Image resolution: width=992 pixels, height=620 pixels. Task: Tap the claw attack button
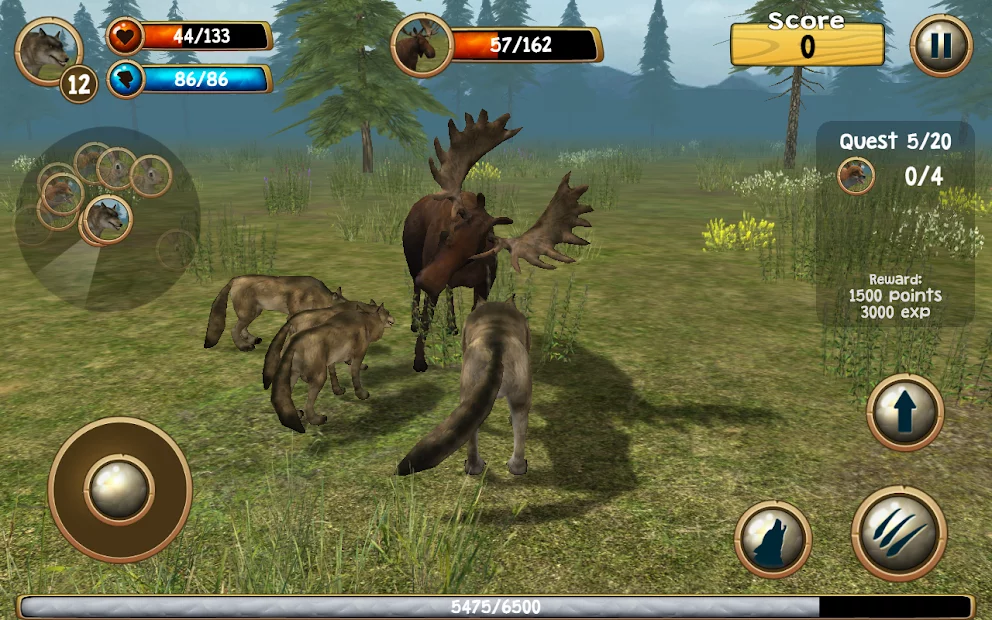click(x=898, y=533)
